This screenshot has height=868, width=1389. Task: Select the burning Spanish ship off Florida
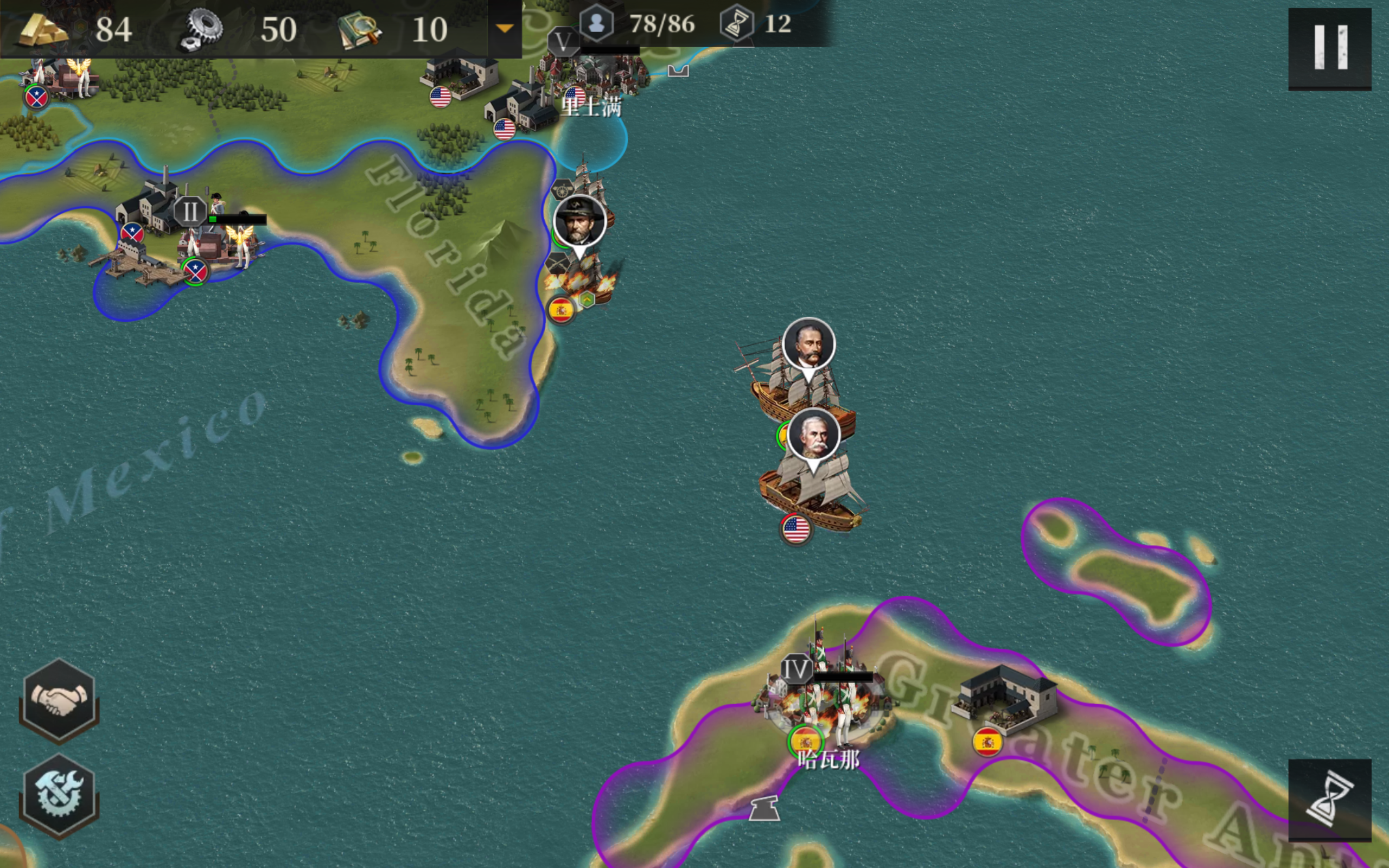pos(581,283)
